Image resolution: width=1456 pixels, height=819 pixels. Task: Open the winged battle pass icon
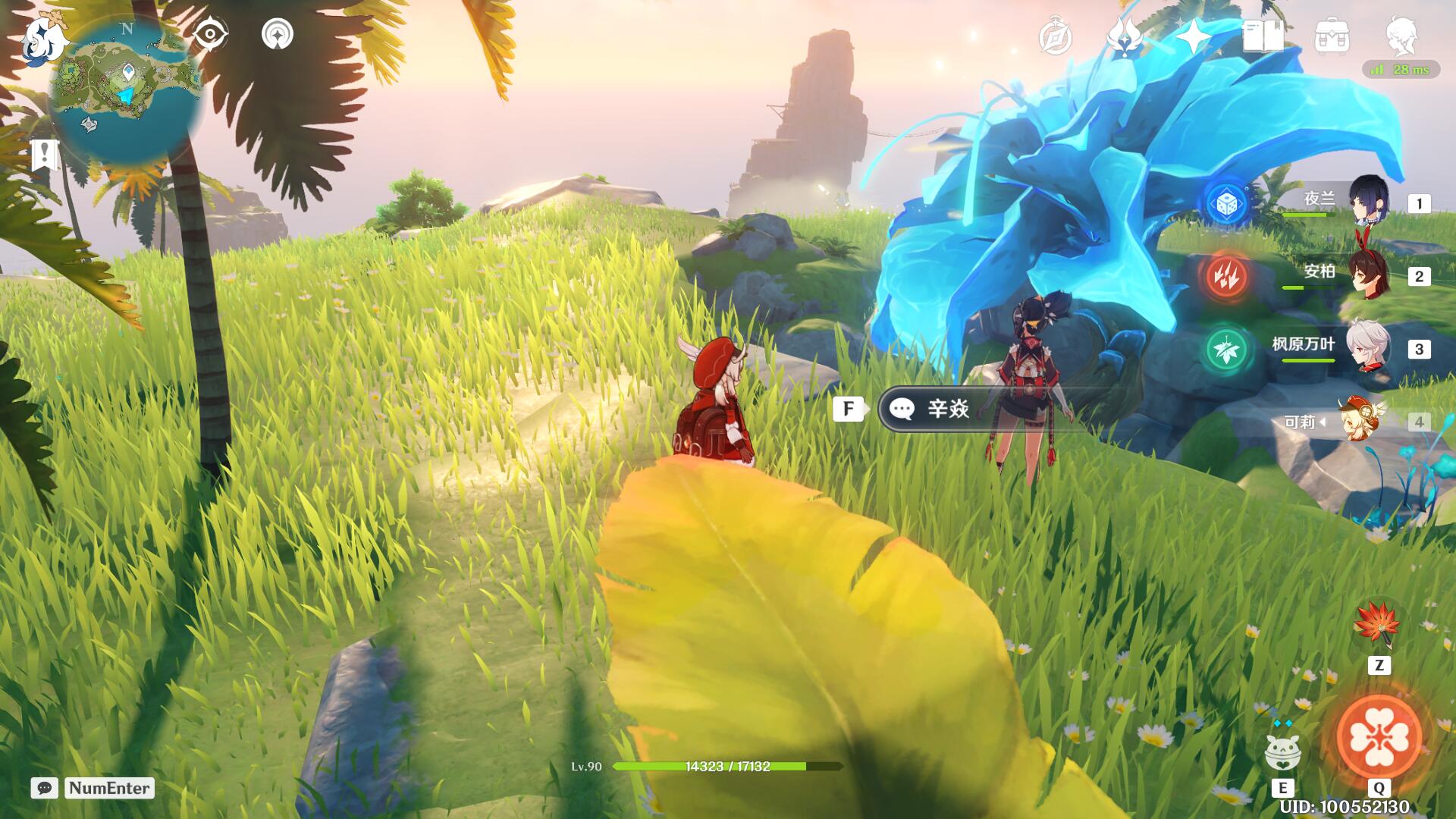1124,36
